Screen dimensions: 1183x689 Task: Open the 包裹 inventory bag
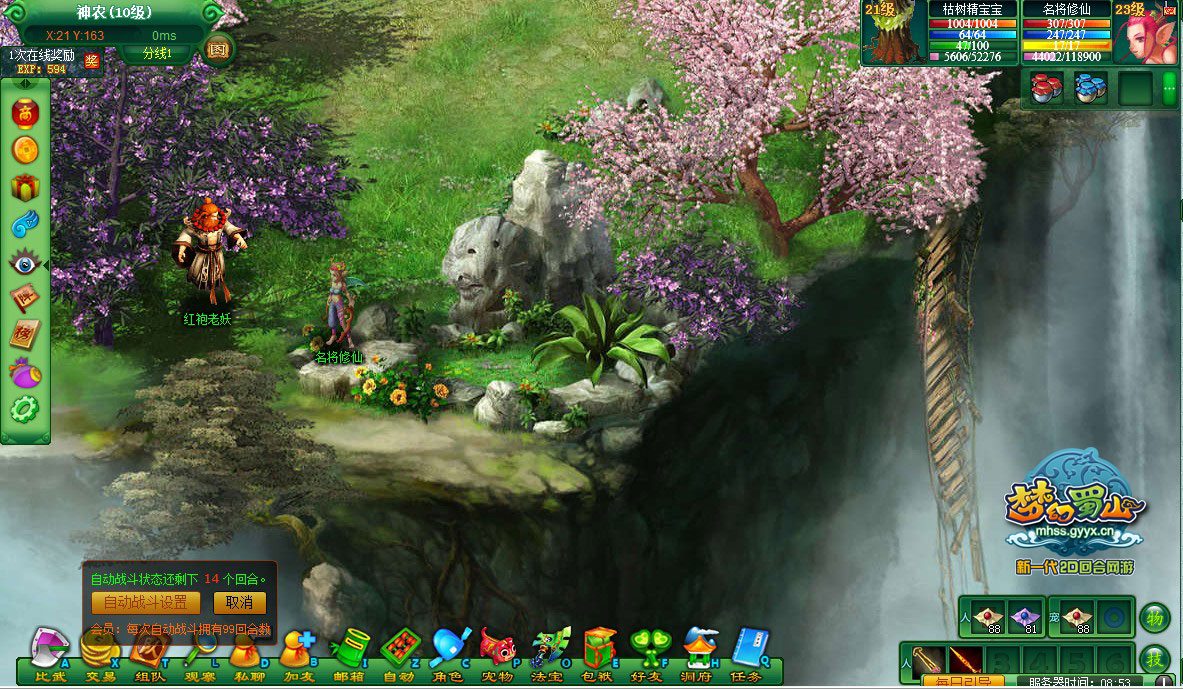600,652
